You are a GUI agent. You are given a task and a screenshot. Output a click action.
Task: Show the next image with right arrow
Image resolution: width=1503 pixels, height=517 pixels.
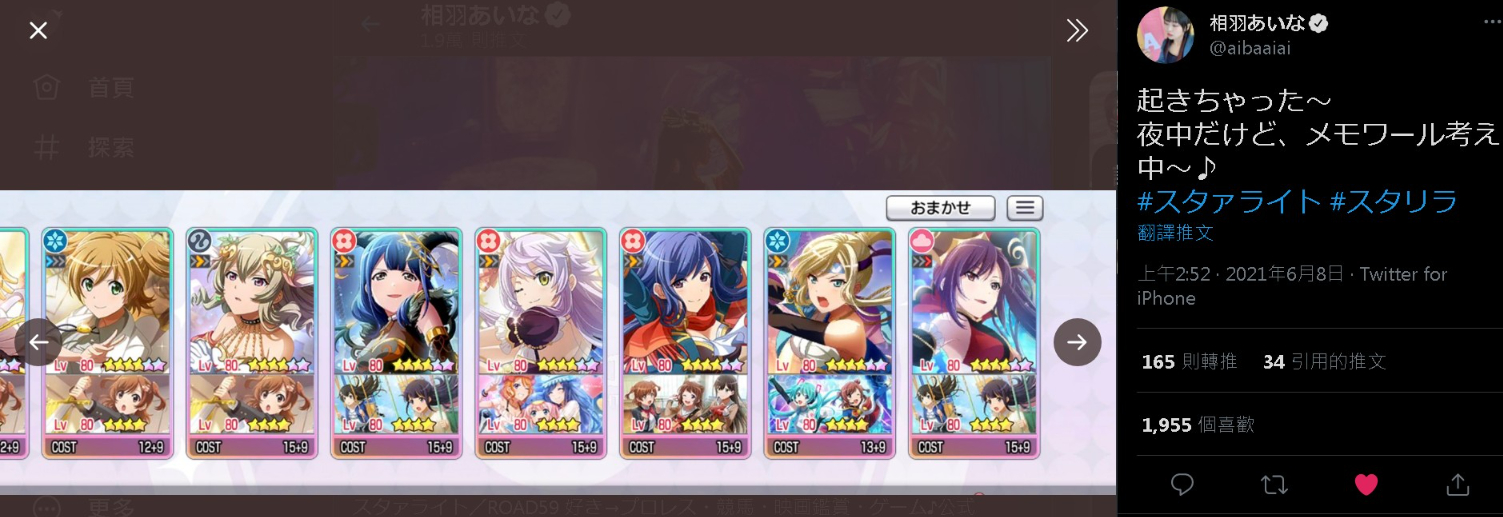pos(1077,342)
